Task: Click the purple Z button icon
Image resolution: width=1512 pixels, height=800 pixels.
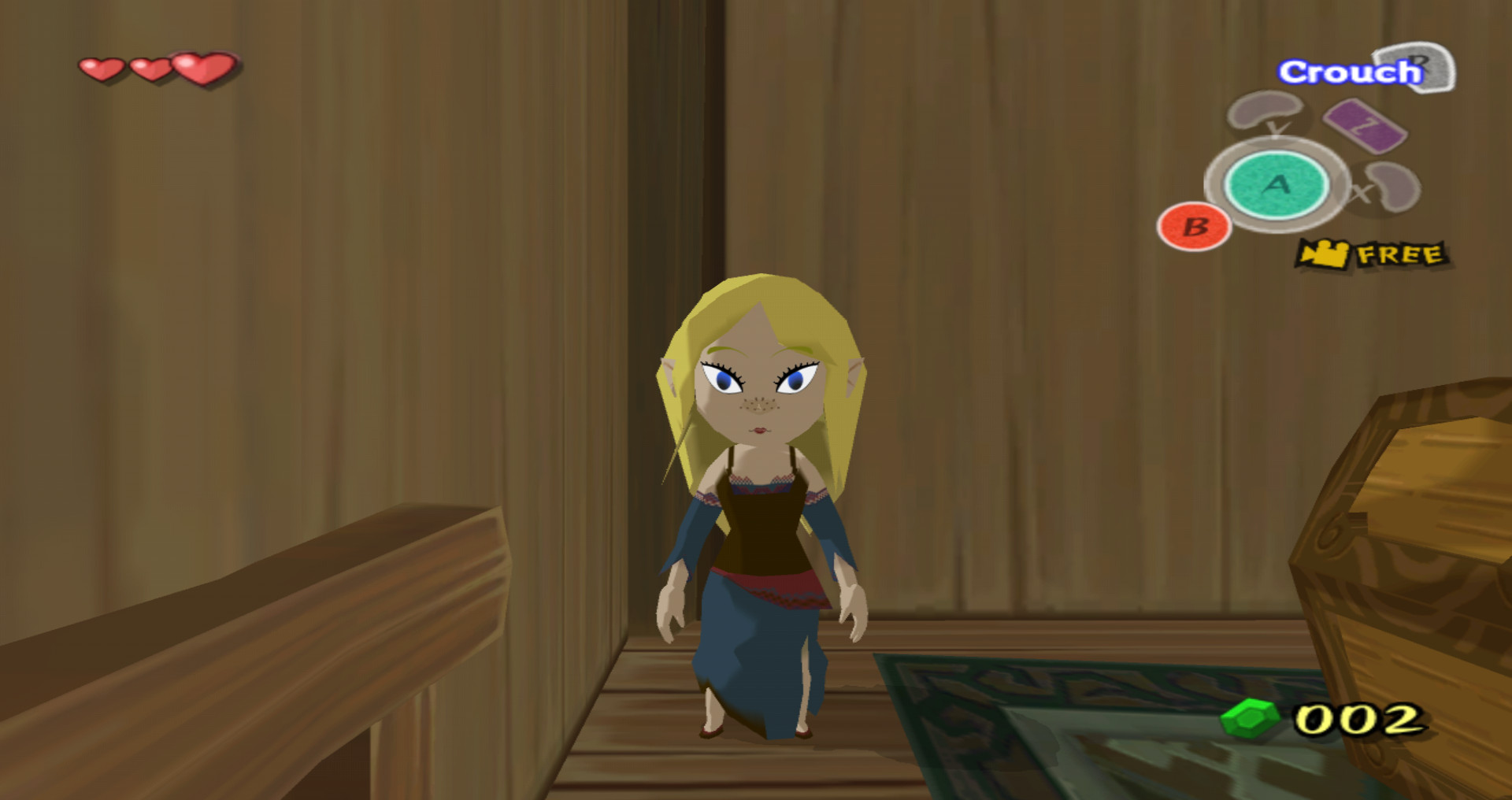Action: click(1368, 124)
